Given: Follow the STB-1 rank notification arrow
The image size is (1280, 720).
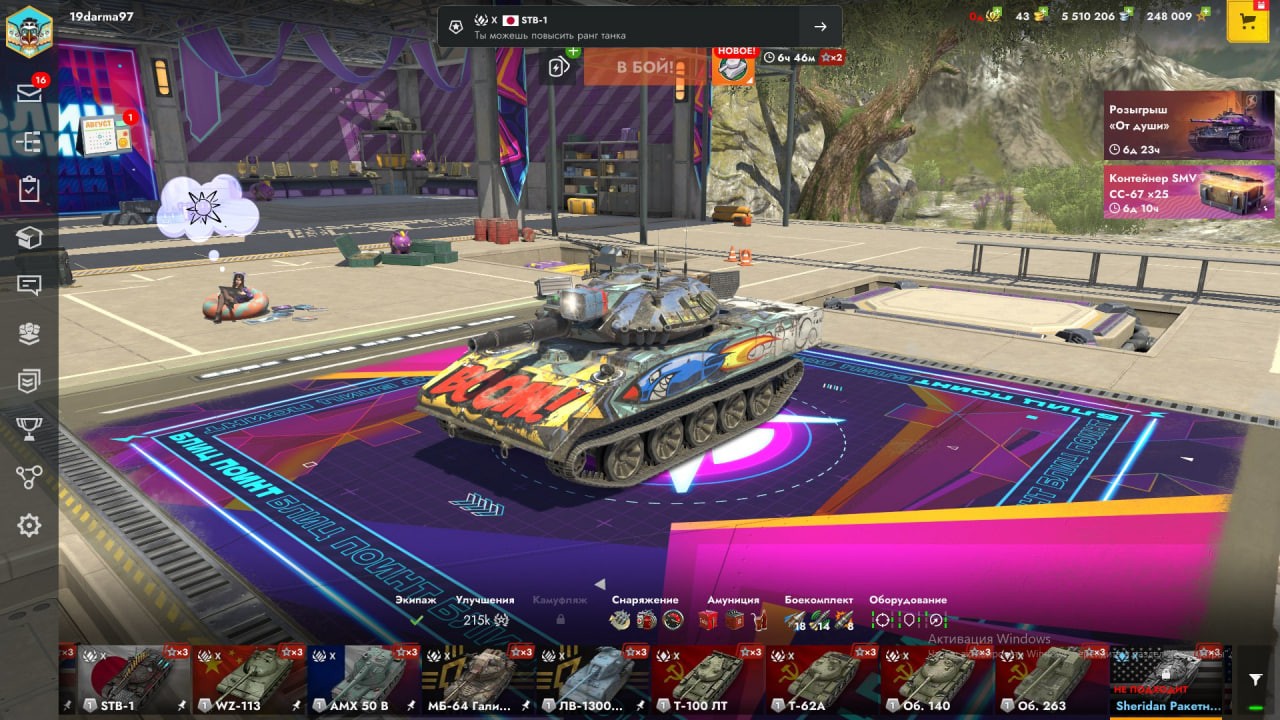Looking at the screenshot, I should coord(820,27).
